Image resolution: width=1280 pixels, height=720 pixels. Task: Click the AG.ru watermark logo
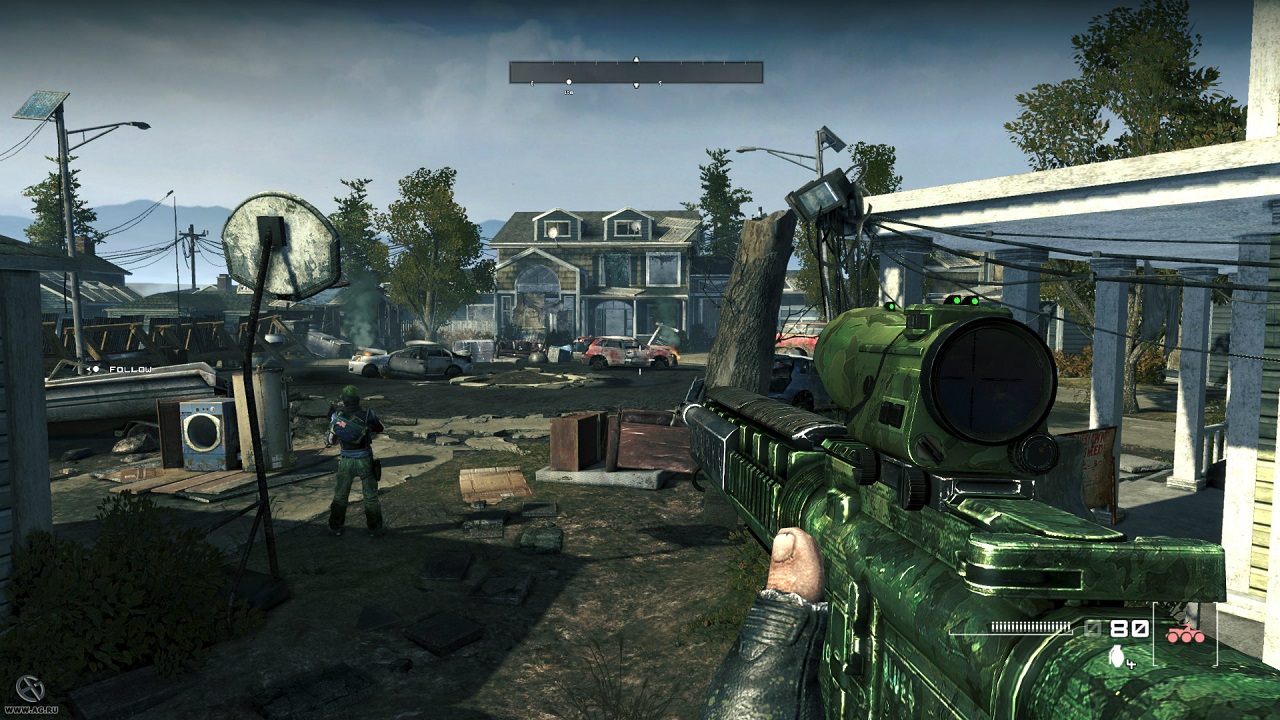(29, 689)
